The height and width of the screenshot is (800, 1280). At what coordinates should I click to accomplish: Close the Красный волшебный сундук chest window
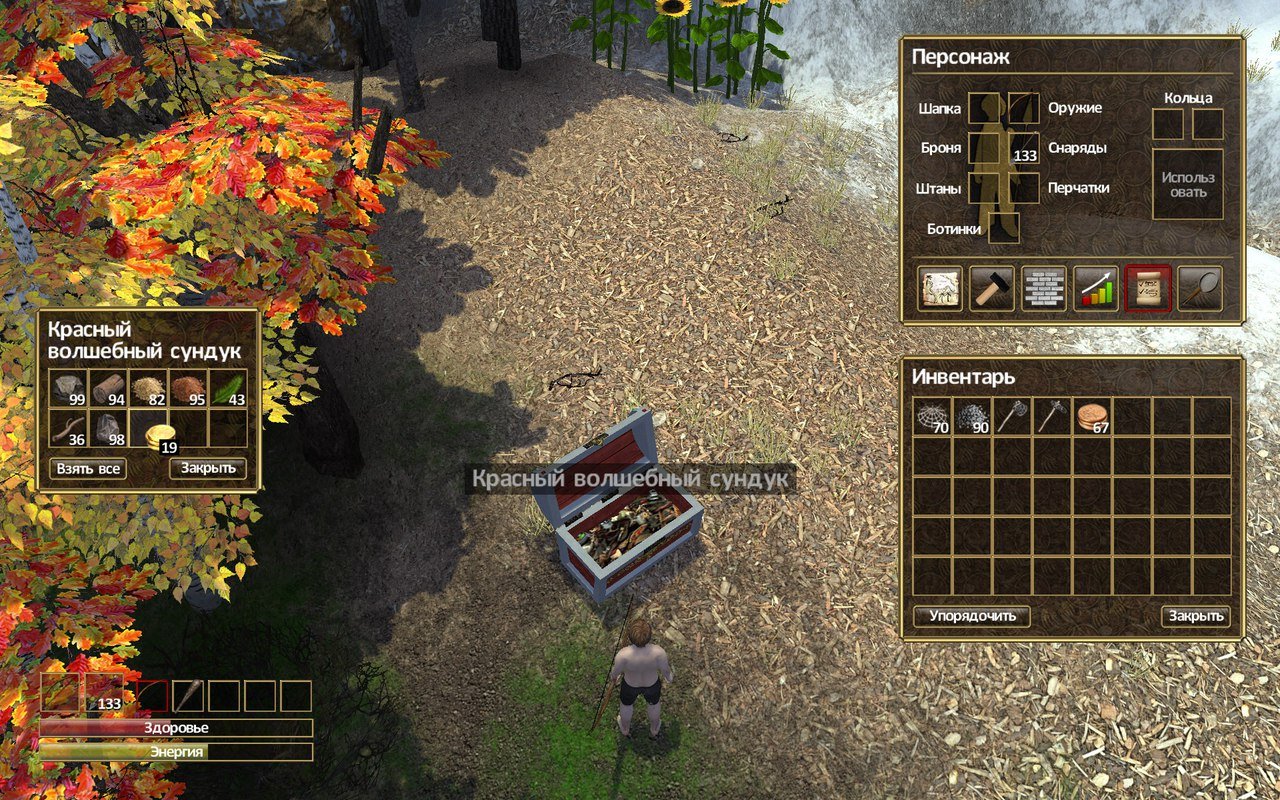point(207,468)
